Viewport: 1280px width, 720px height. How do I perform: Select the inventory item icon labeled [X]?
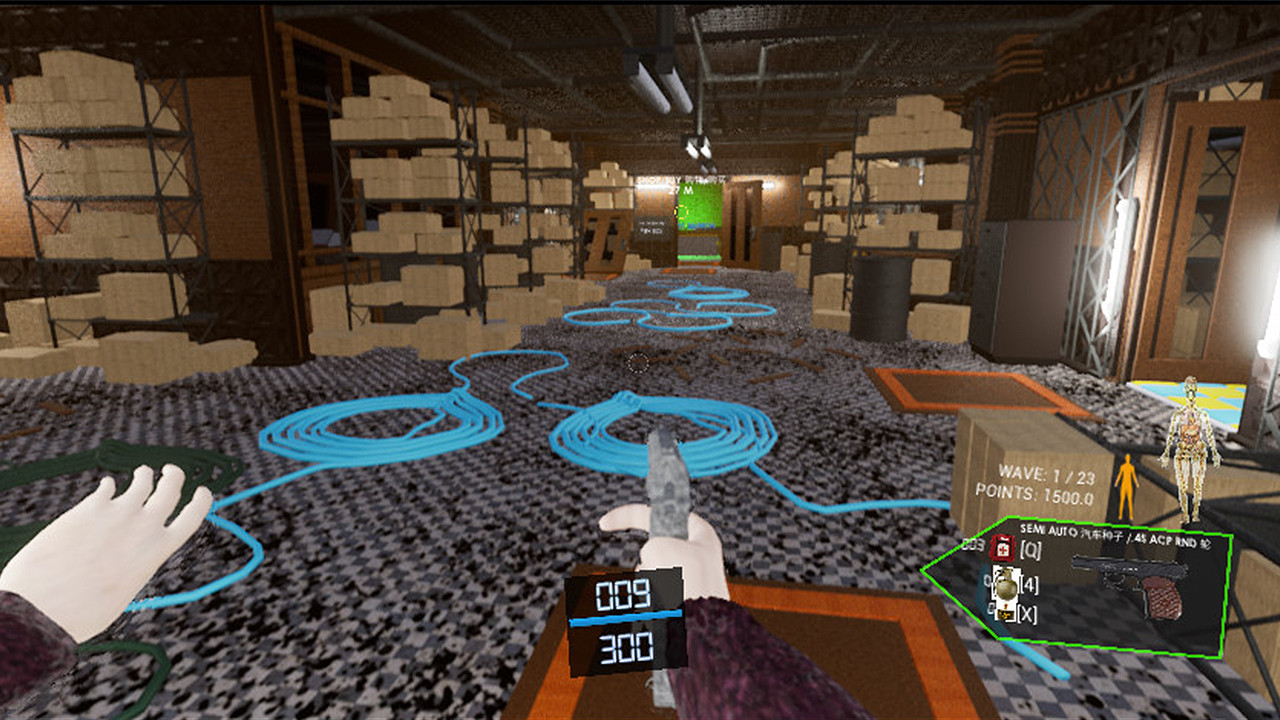pos(1005,613)
